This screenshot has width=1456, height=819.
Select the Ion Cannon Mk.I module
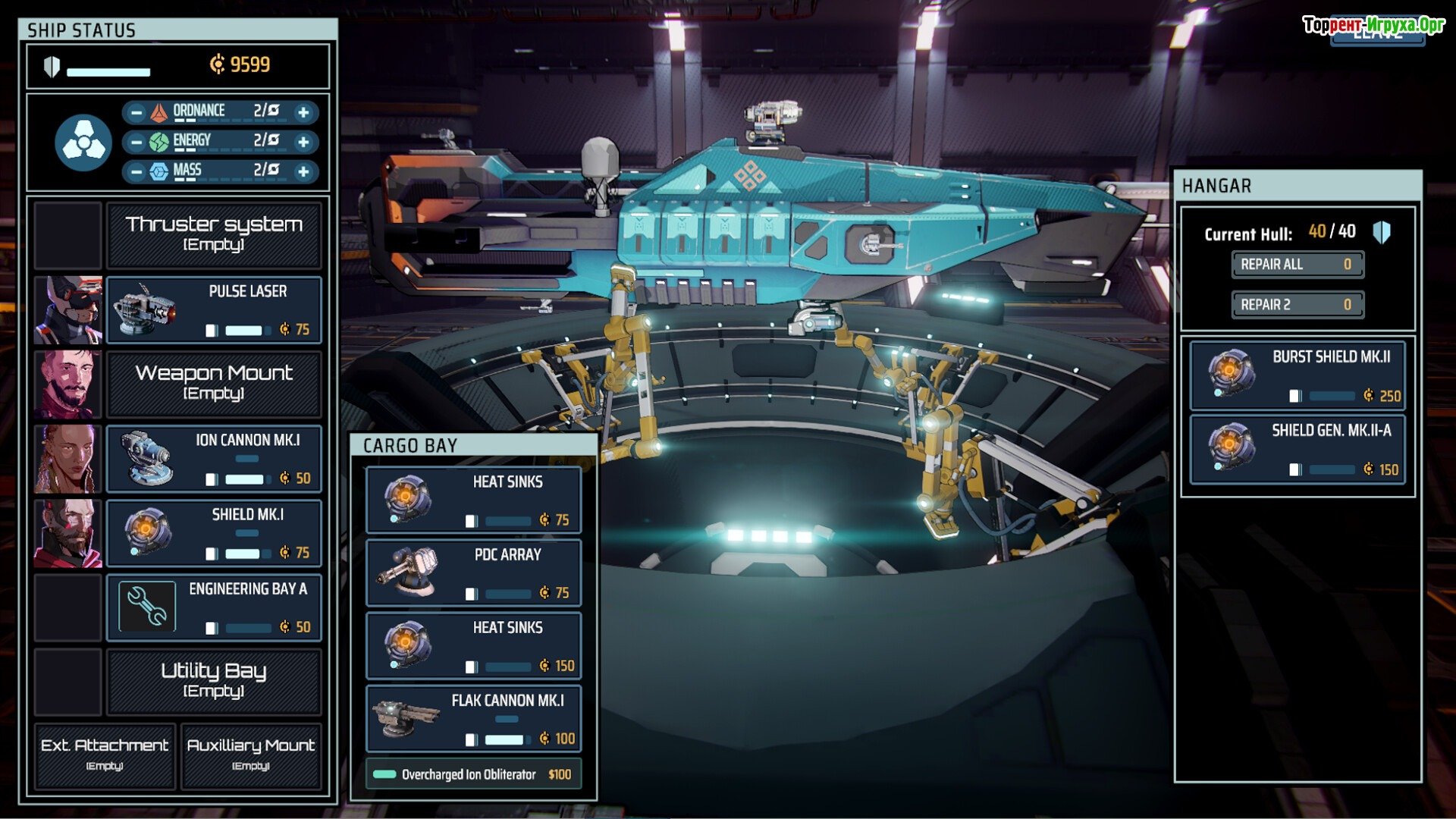pos(214,458)
